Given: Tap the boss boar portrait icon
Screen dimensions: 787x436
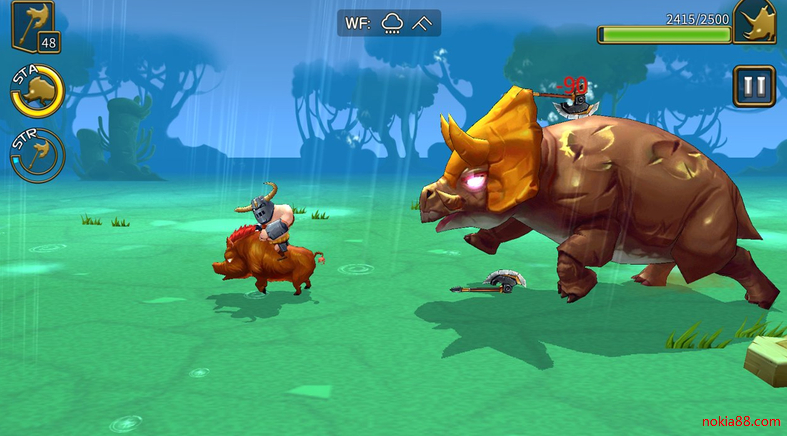Looking at the screenshot, I should [x=758, y=22].
